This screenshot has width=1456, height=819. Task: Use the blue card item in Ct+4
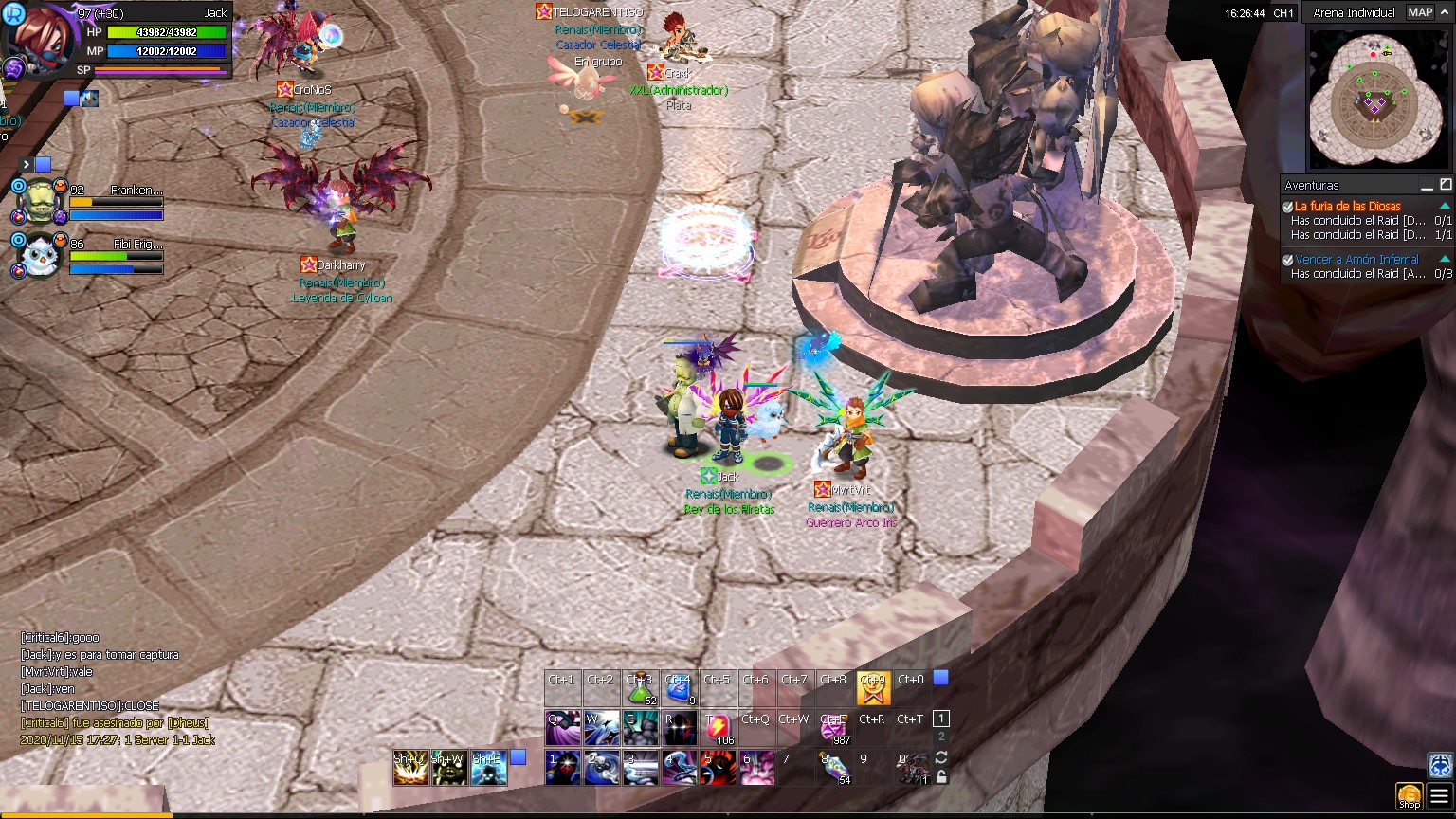coord(679,689)
